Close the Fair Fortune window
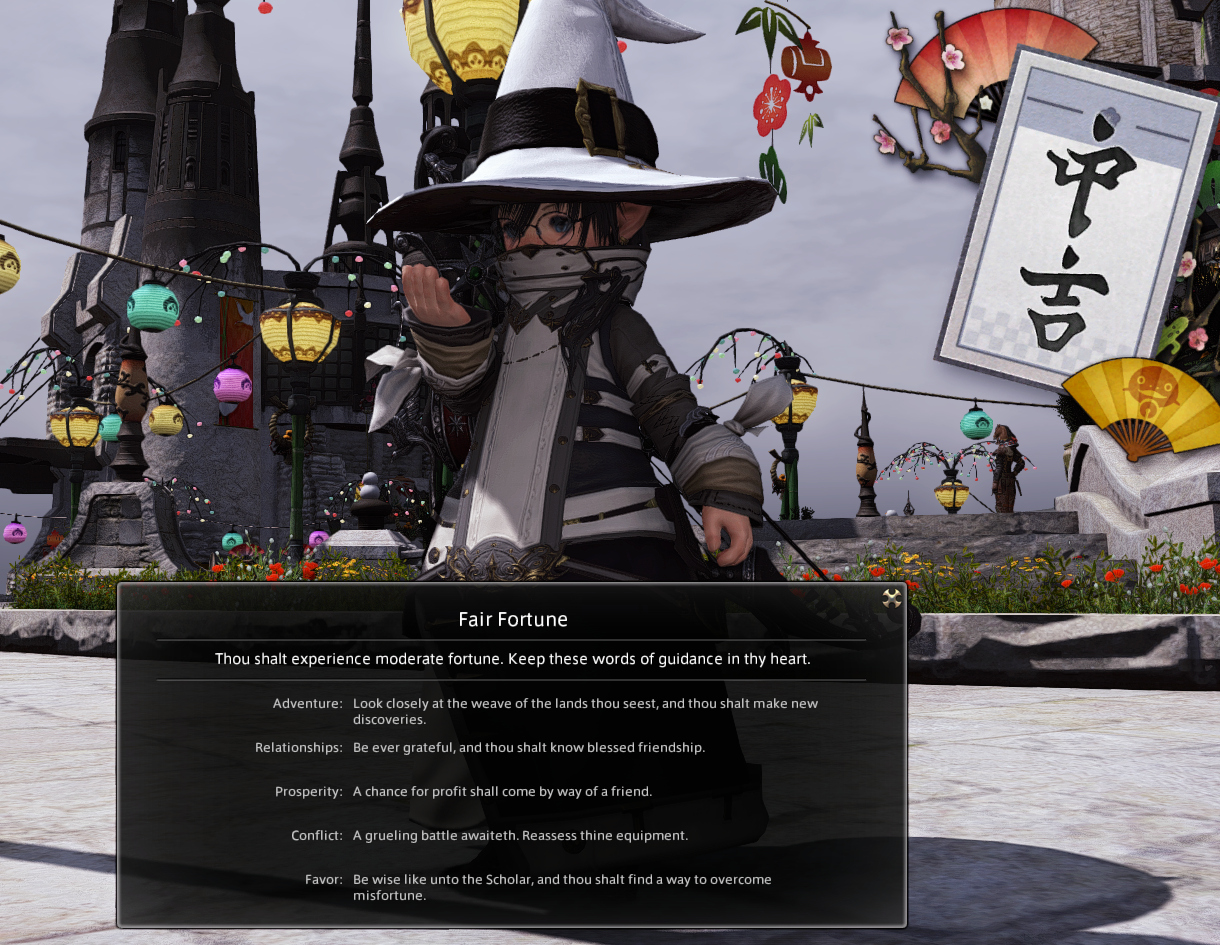 coord(891,598)
